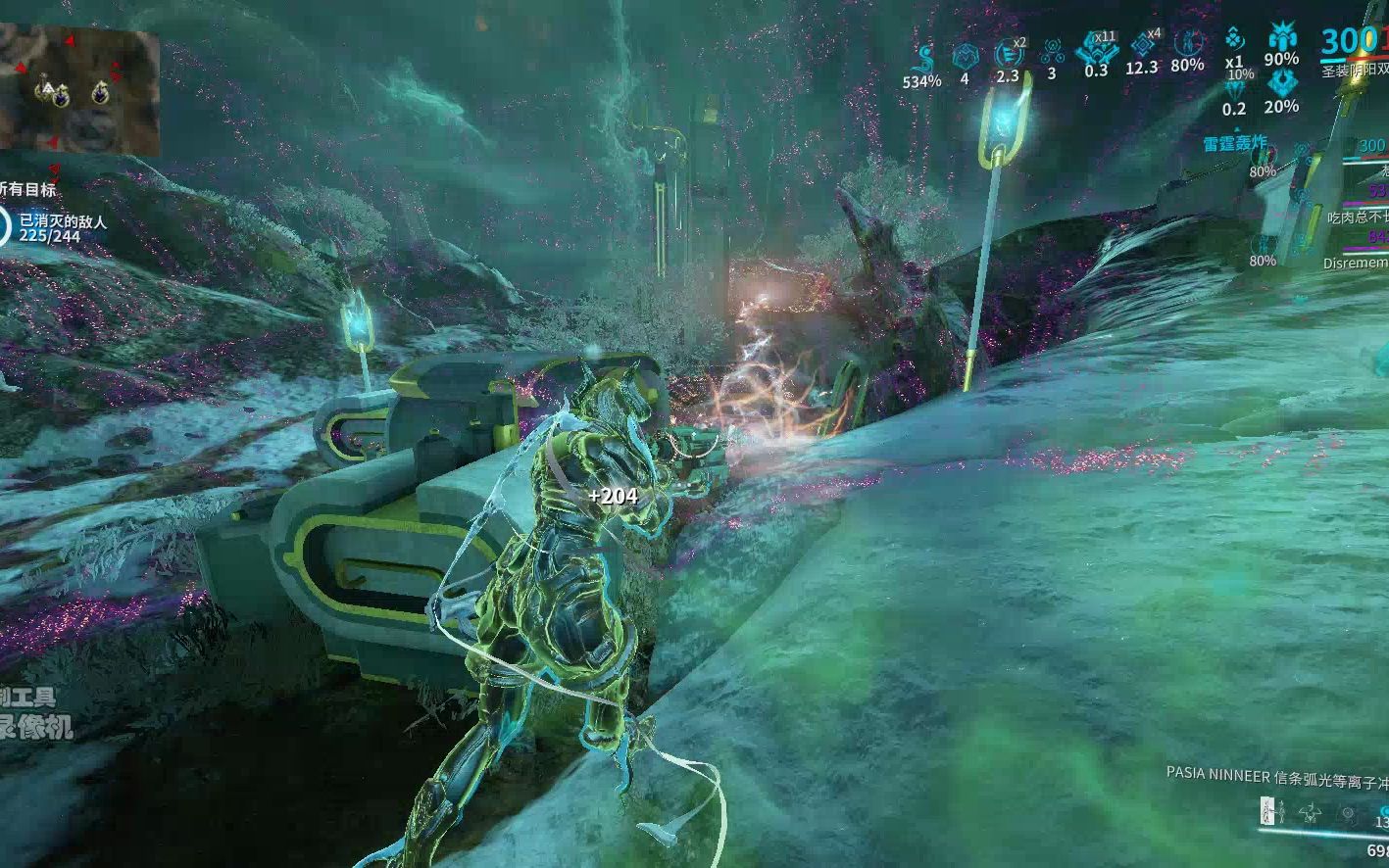Select the diamond gem buff showing 0.2
The height and width of the screenshot is (868, 1389).
point(1235,90)
